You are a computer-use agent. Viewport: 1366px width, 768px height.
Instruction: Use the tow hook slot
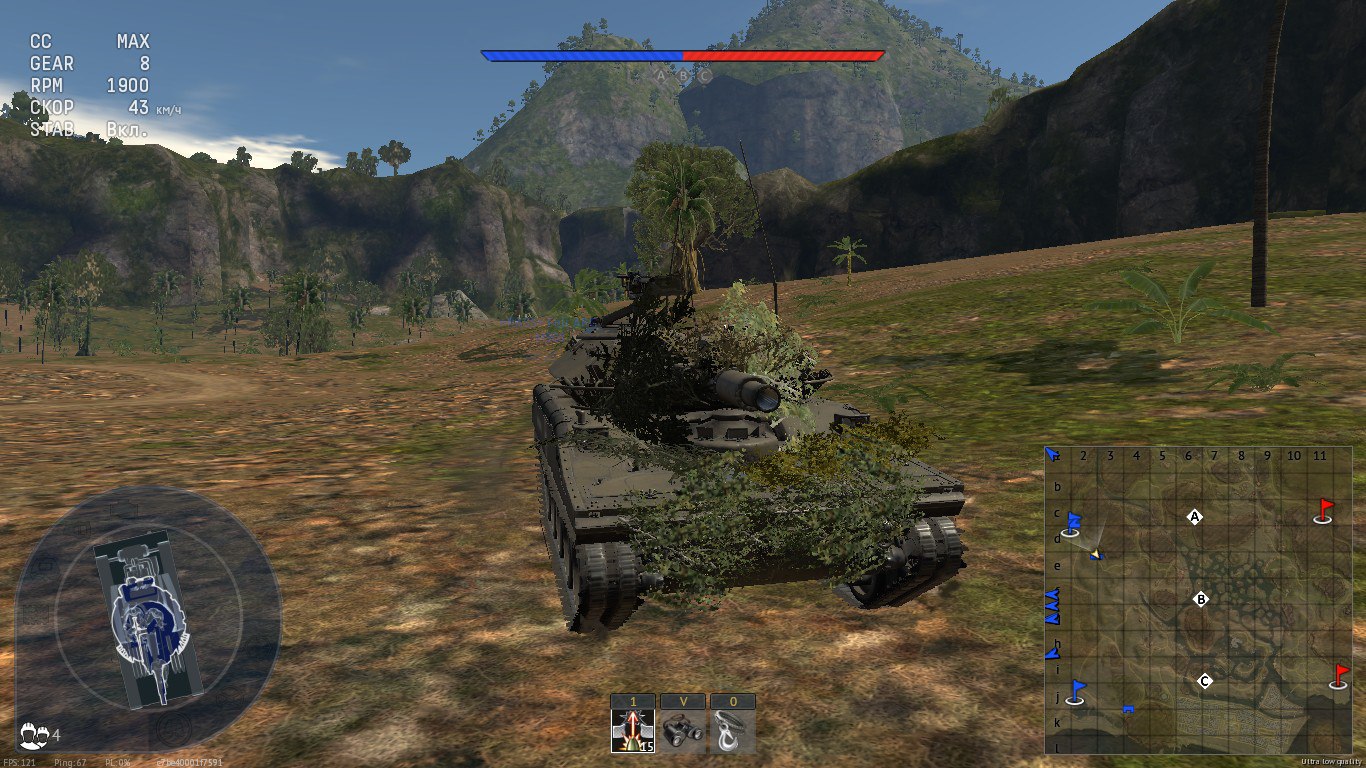(733, 730)
